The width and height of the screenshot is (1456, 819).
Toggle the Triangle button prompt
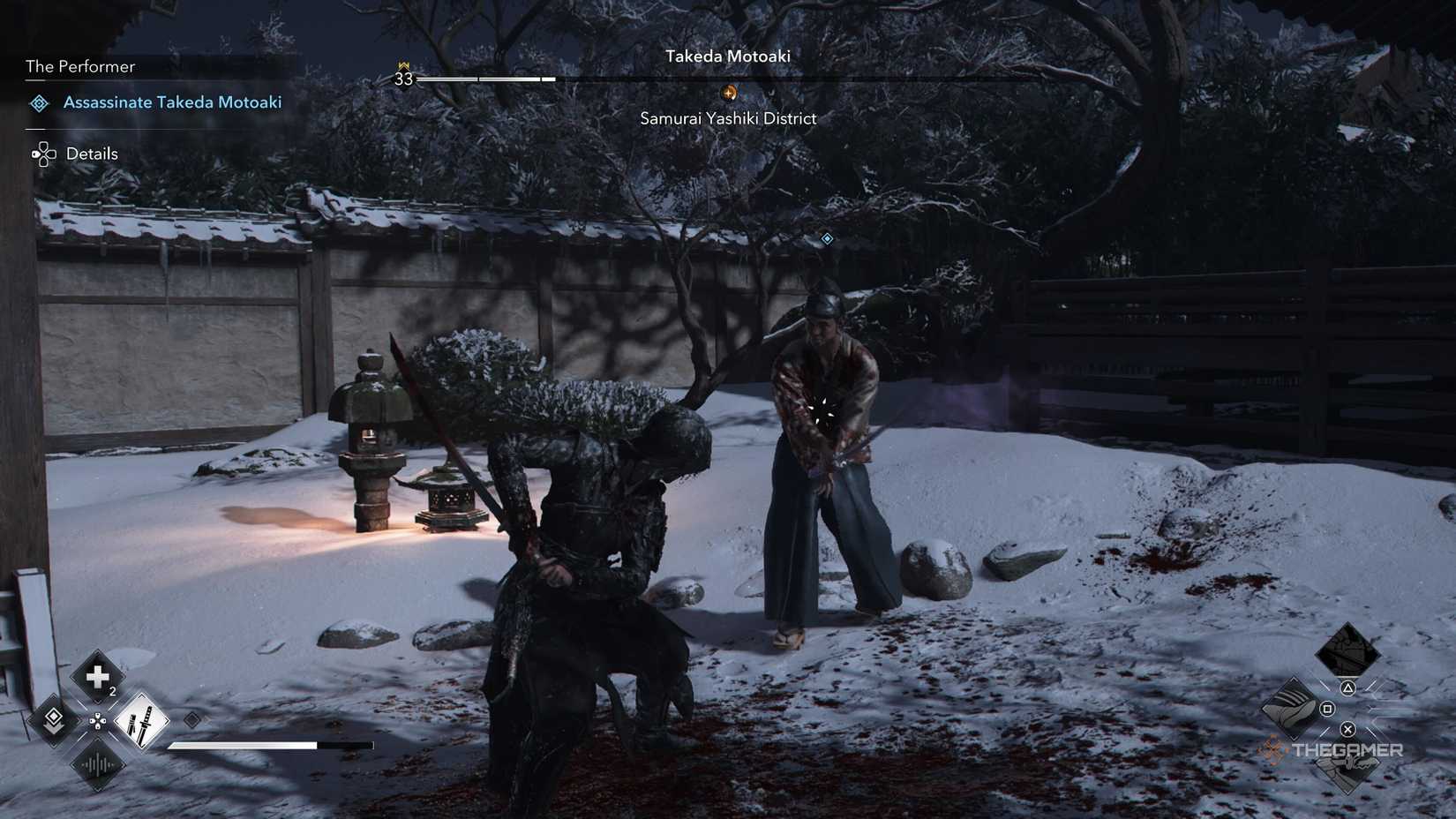[1348, 688]
